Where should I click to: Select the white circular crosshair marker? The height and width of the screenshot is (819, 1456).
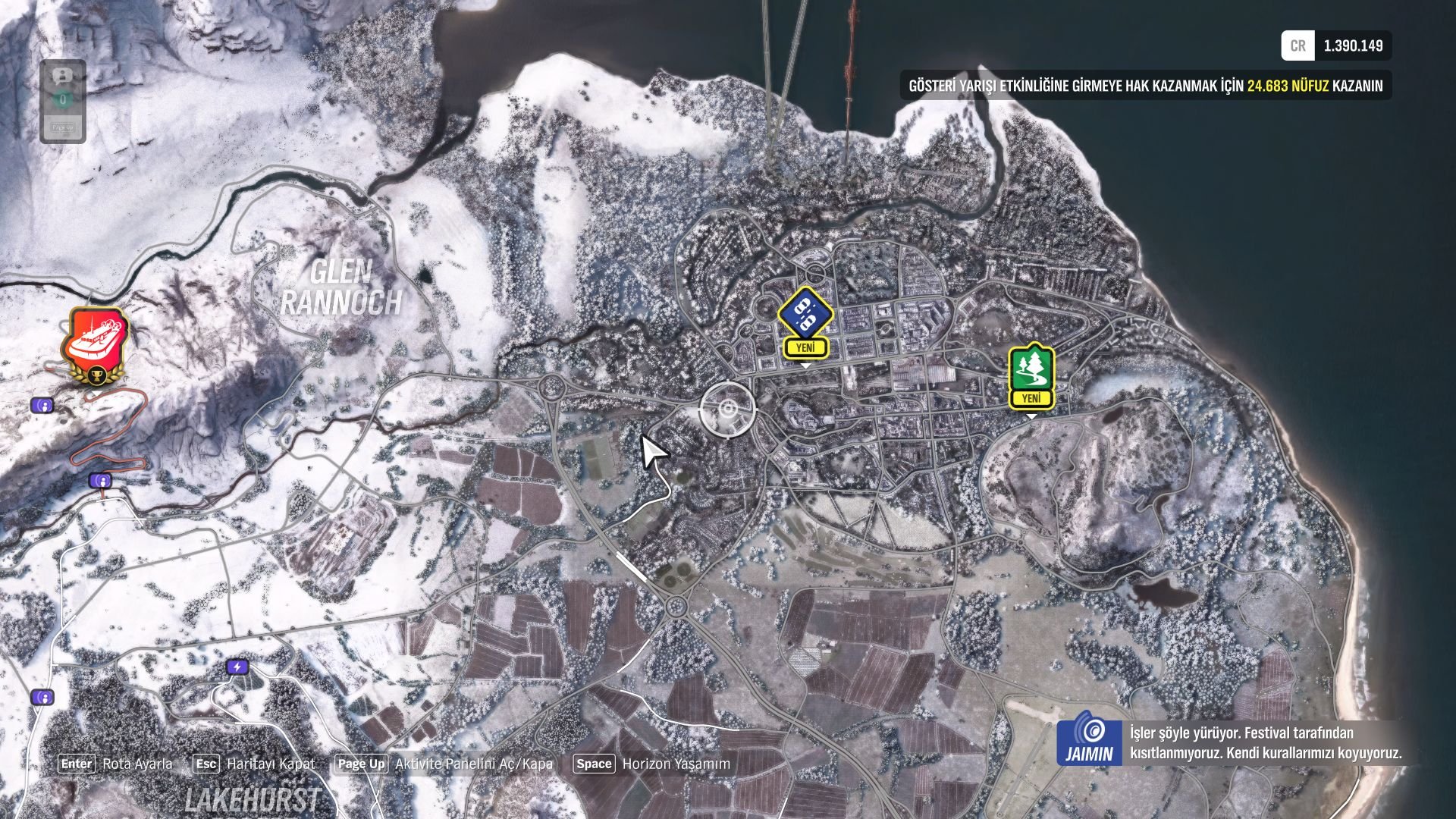pyautogui.click(x=728, y=410)
